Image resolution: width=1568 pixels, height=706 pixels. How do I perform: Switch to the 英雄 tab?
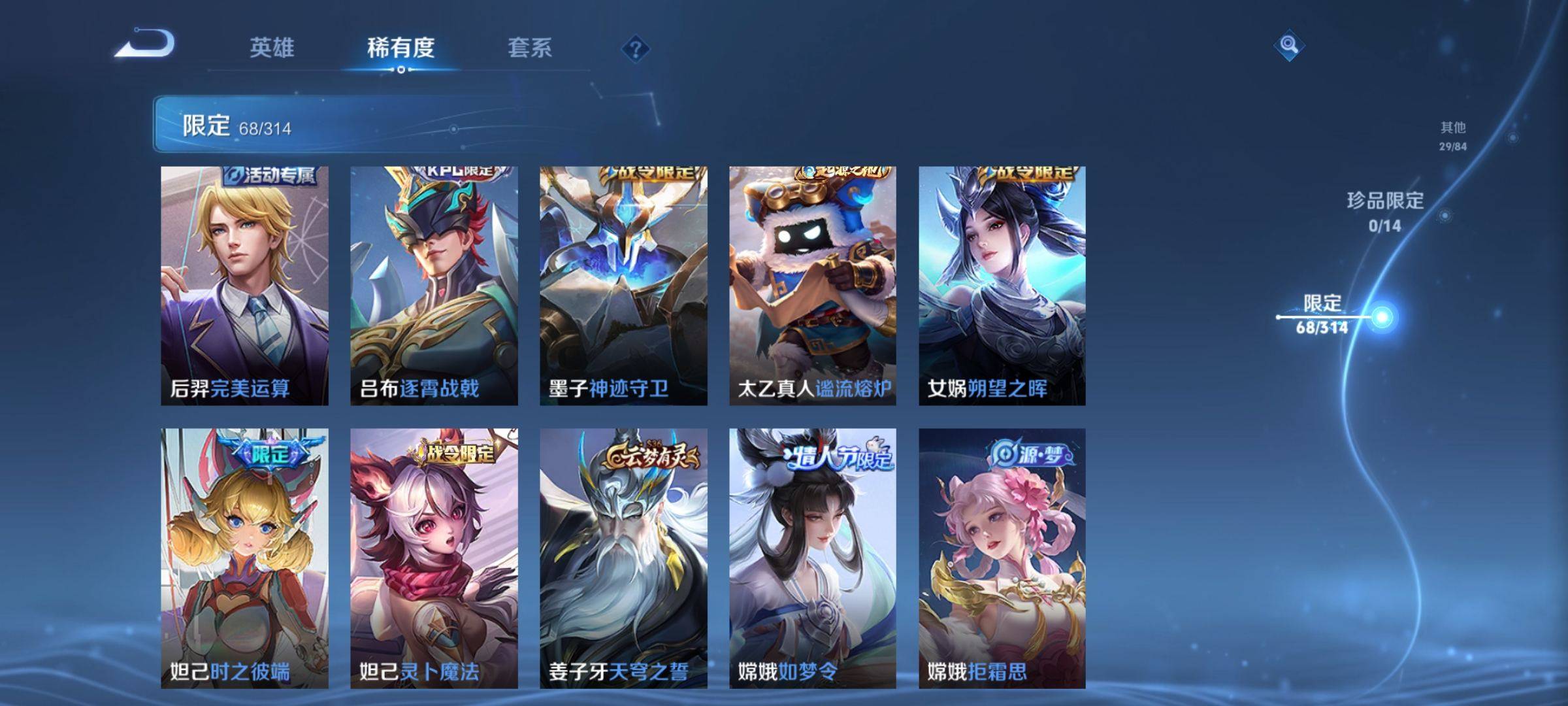272,48
